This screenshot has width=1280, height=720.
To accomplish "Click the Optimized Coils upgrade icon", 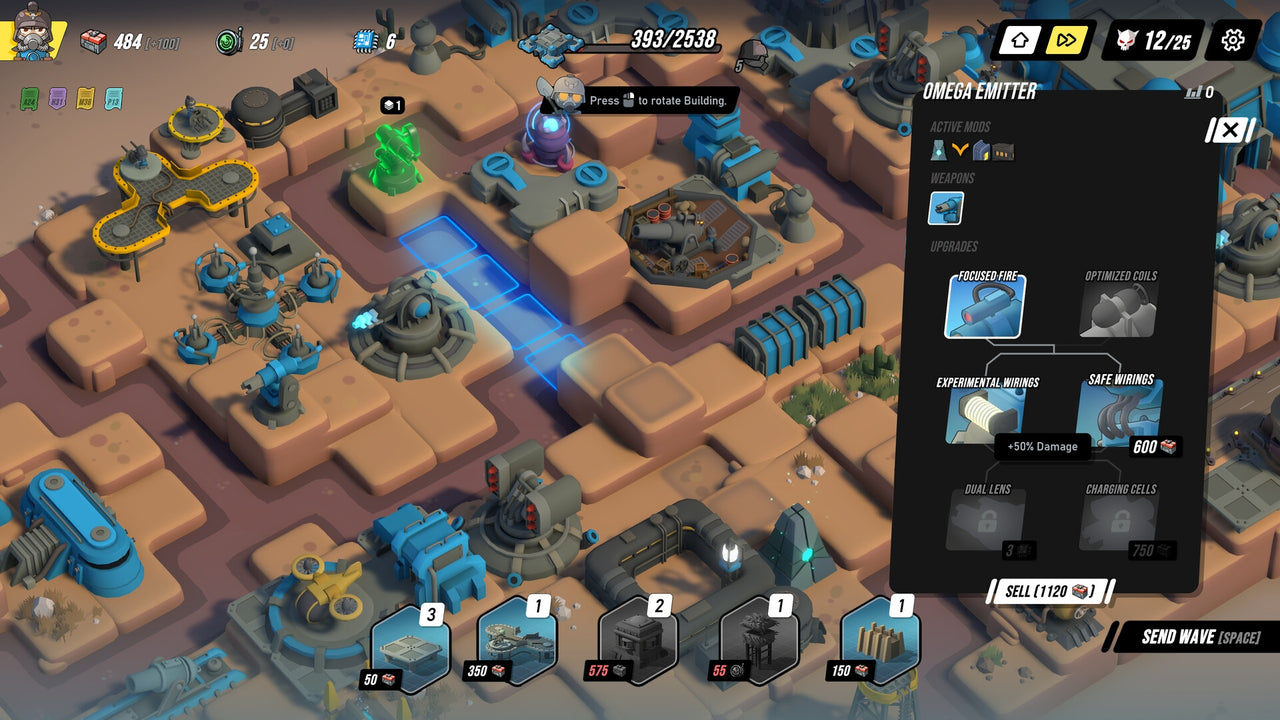I will tap(1116, 308).
